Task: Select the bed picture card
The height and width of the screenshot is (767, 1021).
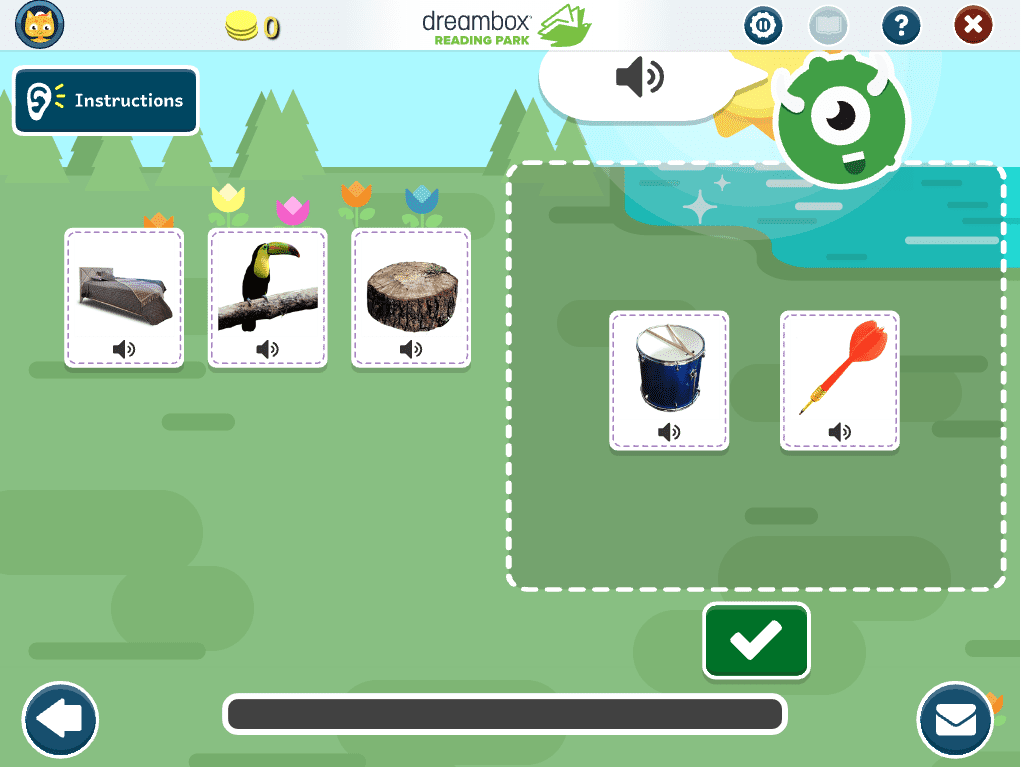Action: (x=124, y=296)
